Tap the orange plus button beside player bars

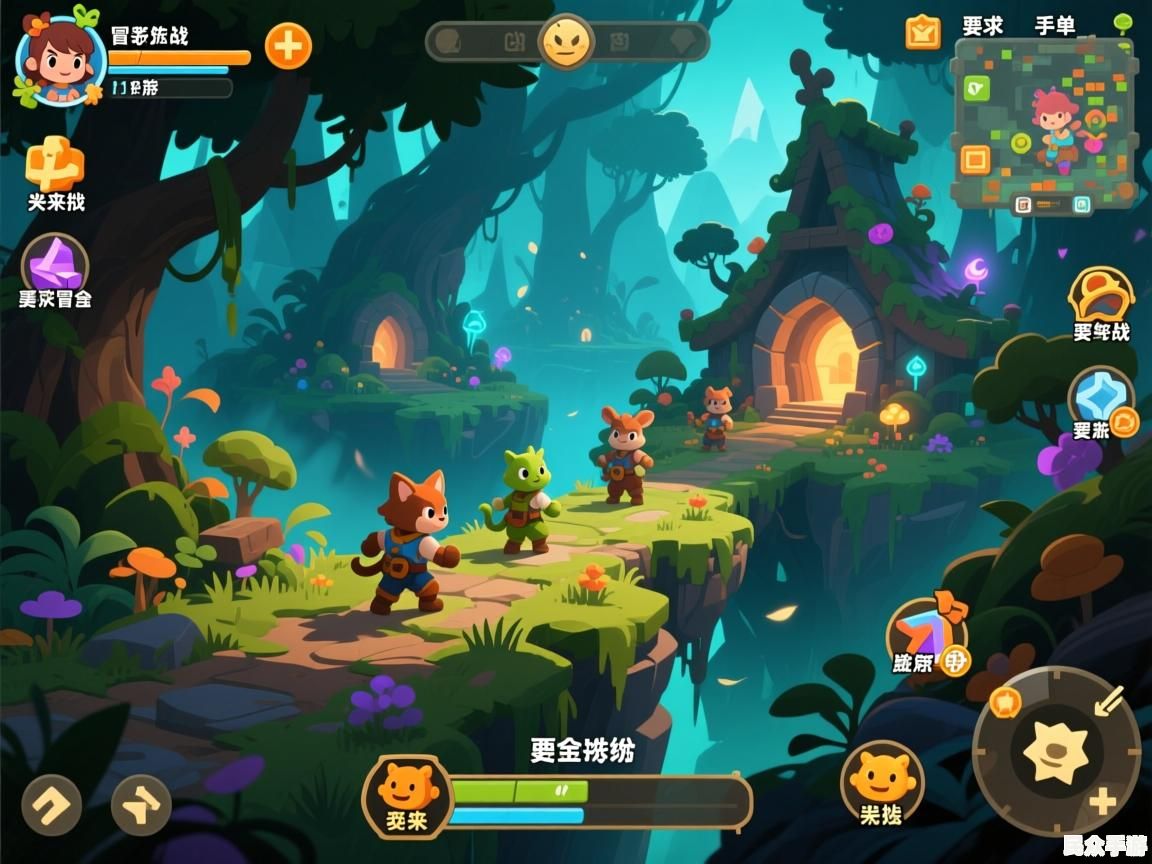coord(288,46)
